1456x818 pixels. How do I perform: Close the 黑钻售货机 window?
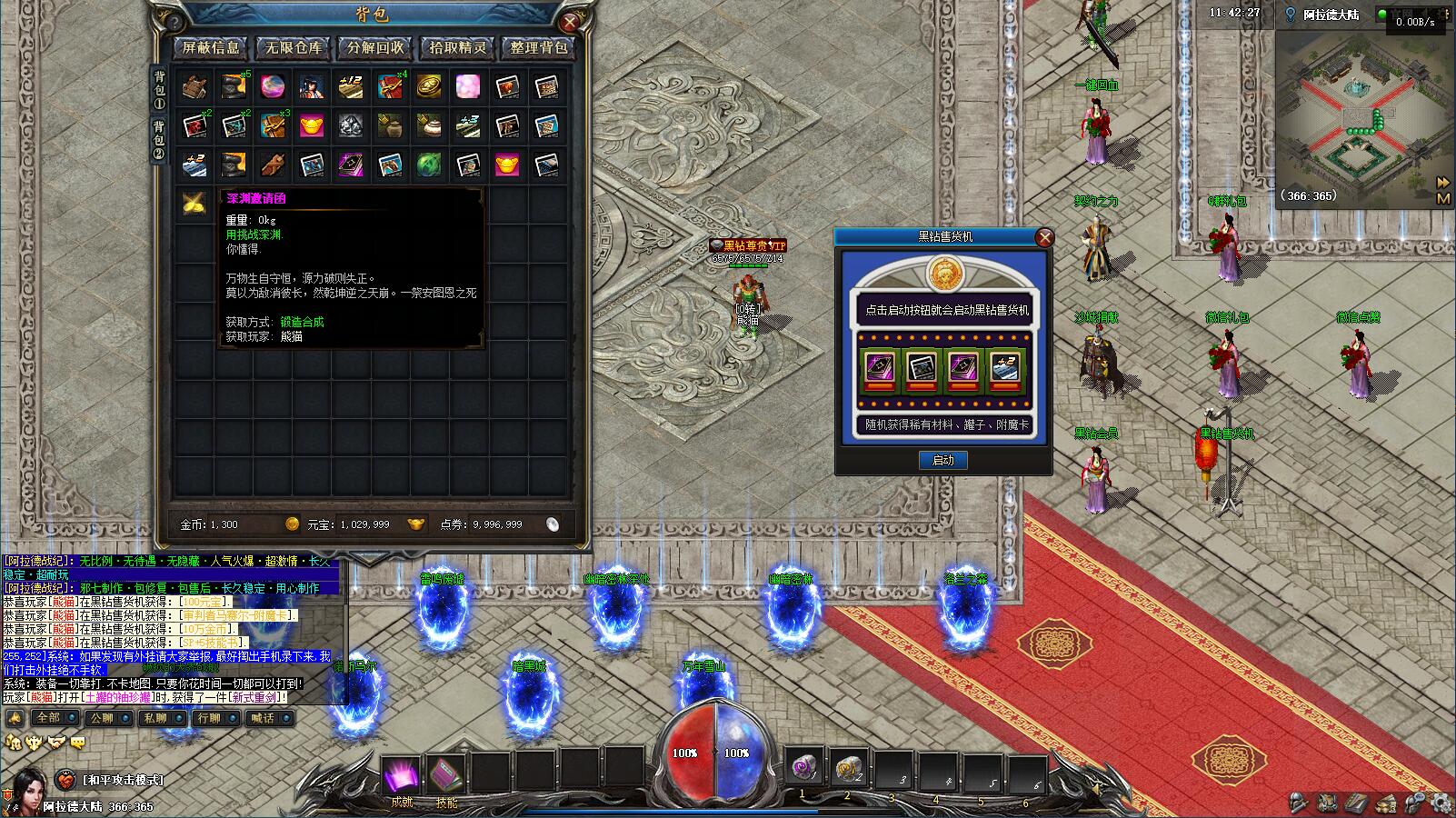(1044, 237)
